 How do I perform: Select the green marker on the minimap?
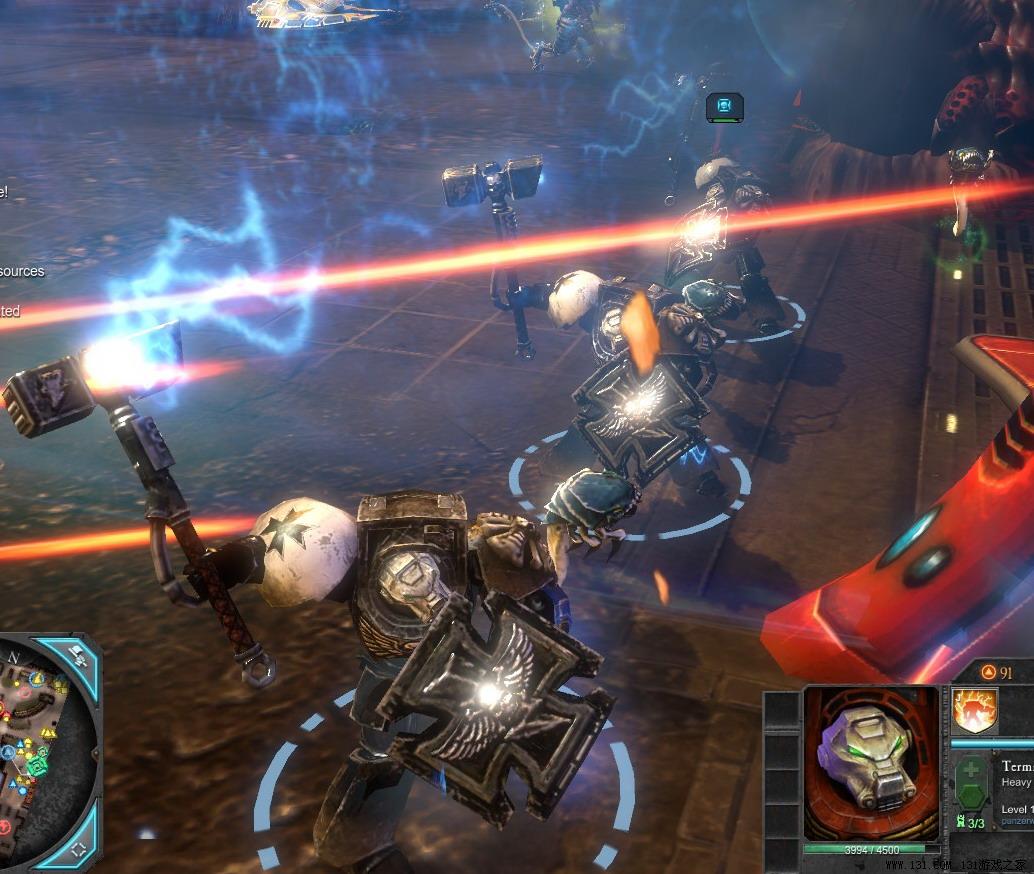[x=38, y=766]
